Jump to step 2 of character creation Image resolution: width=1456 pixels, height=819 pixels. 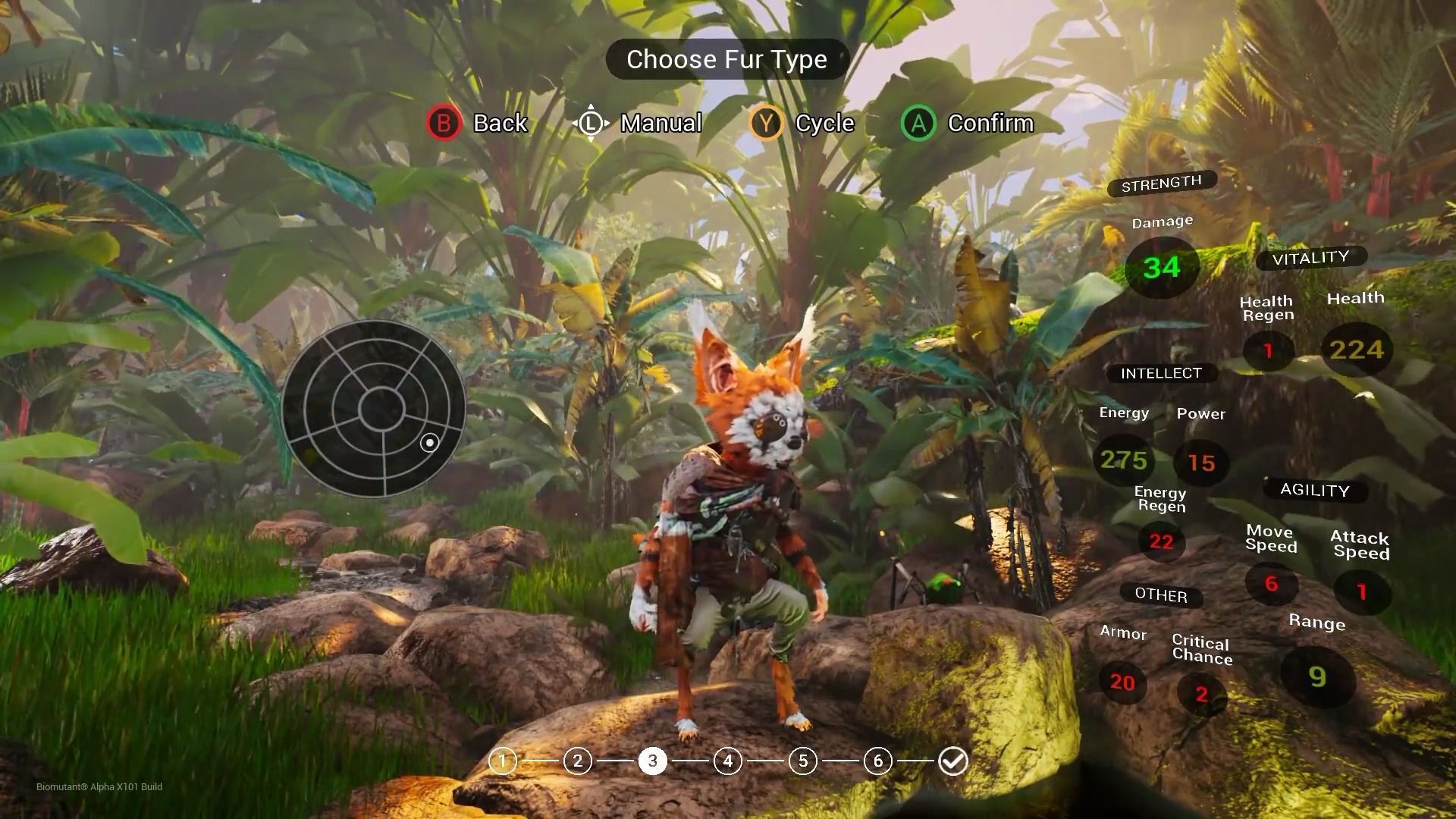pos(577,761)
